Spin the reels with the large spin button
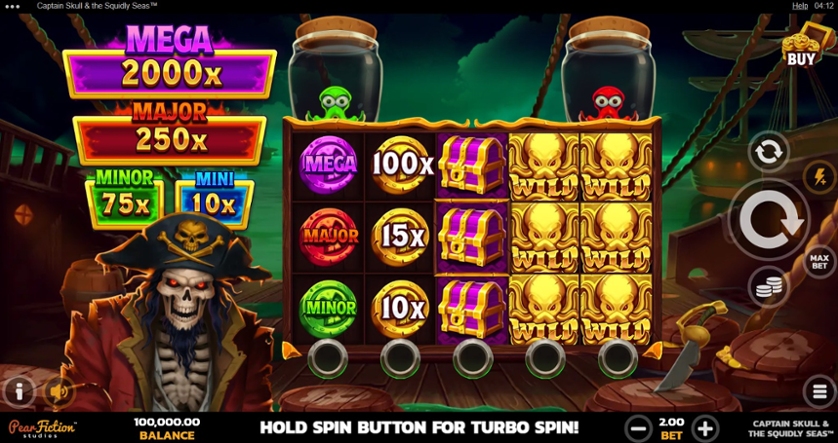 [772, 220]
